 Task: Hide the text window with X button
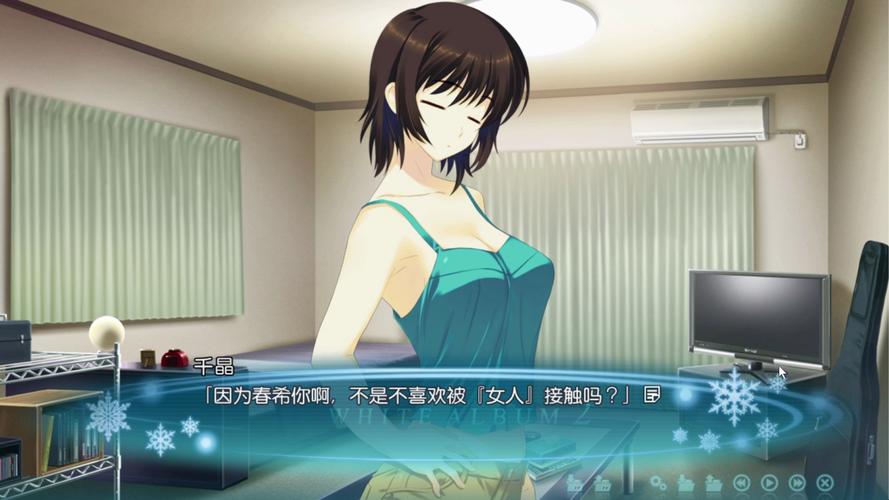tap(825, 483)
